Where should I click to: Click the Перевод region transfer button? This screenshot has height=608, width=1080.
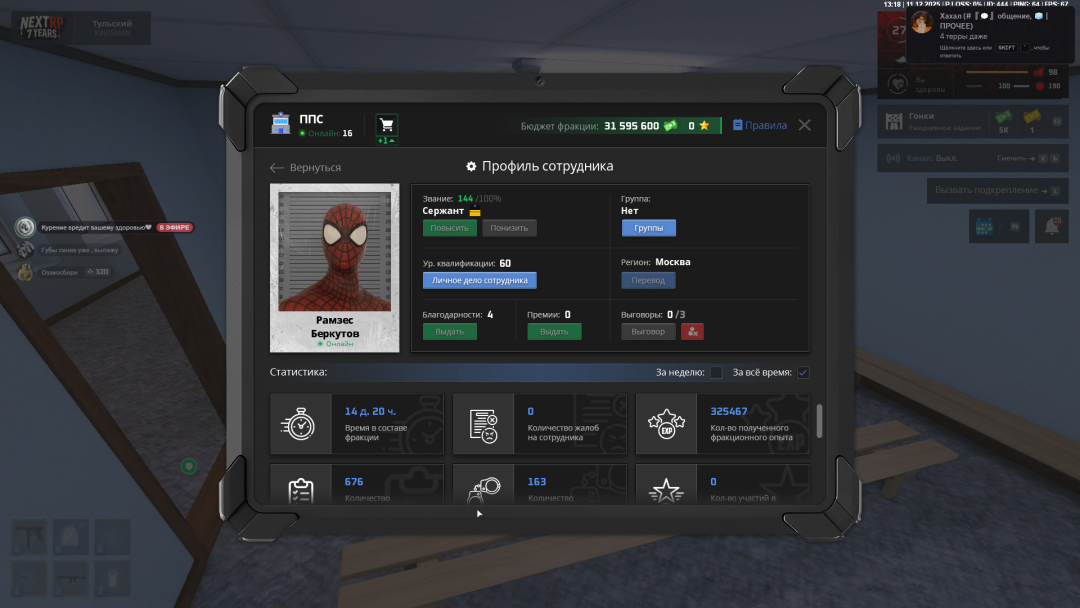(648, 281)
